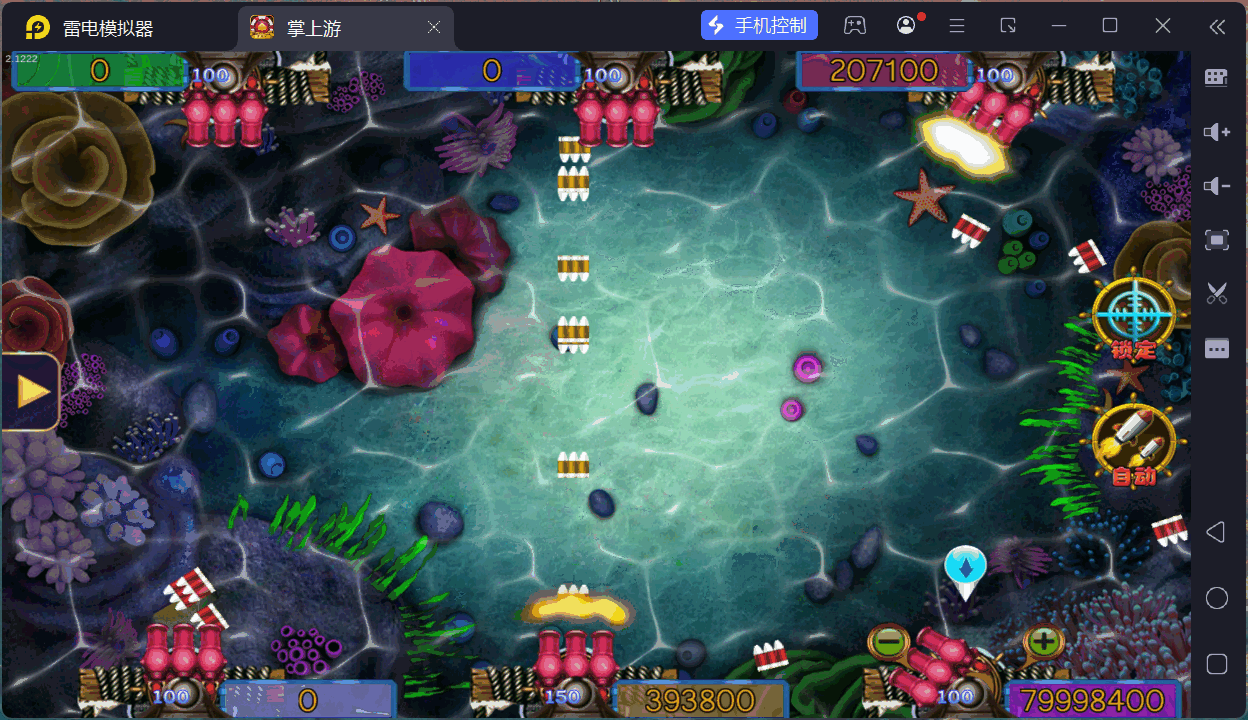Image resolution: width=1248 pixels, height=720 pixels.
Task: Click the scissors screenshot tool
Action: [x=1216, y=293]
